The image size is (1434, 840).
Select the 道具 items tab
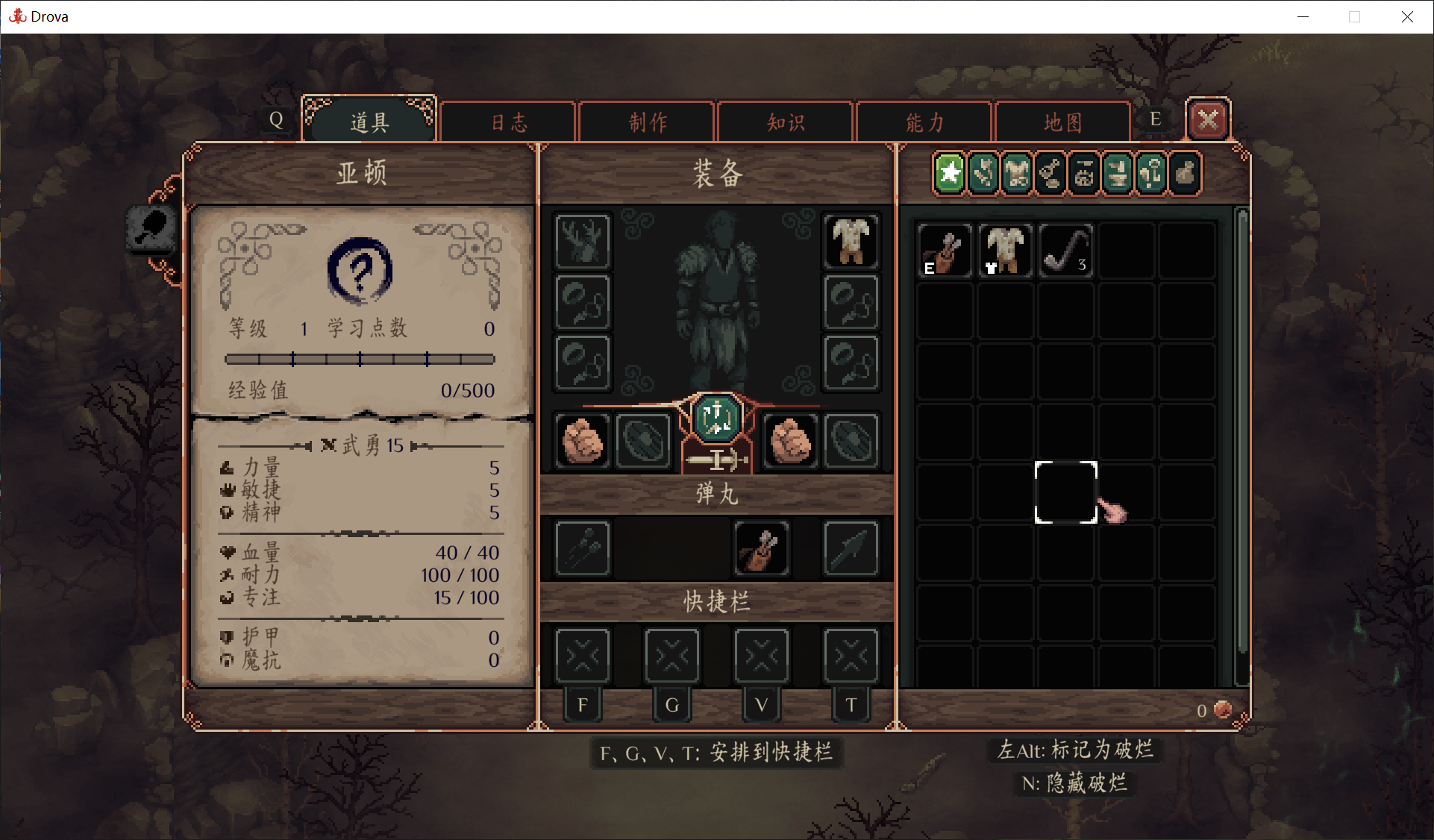click(369, 122)
